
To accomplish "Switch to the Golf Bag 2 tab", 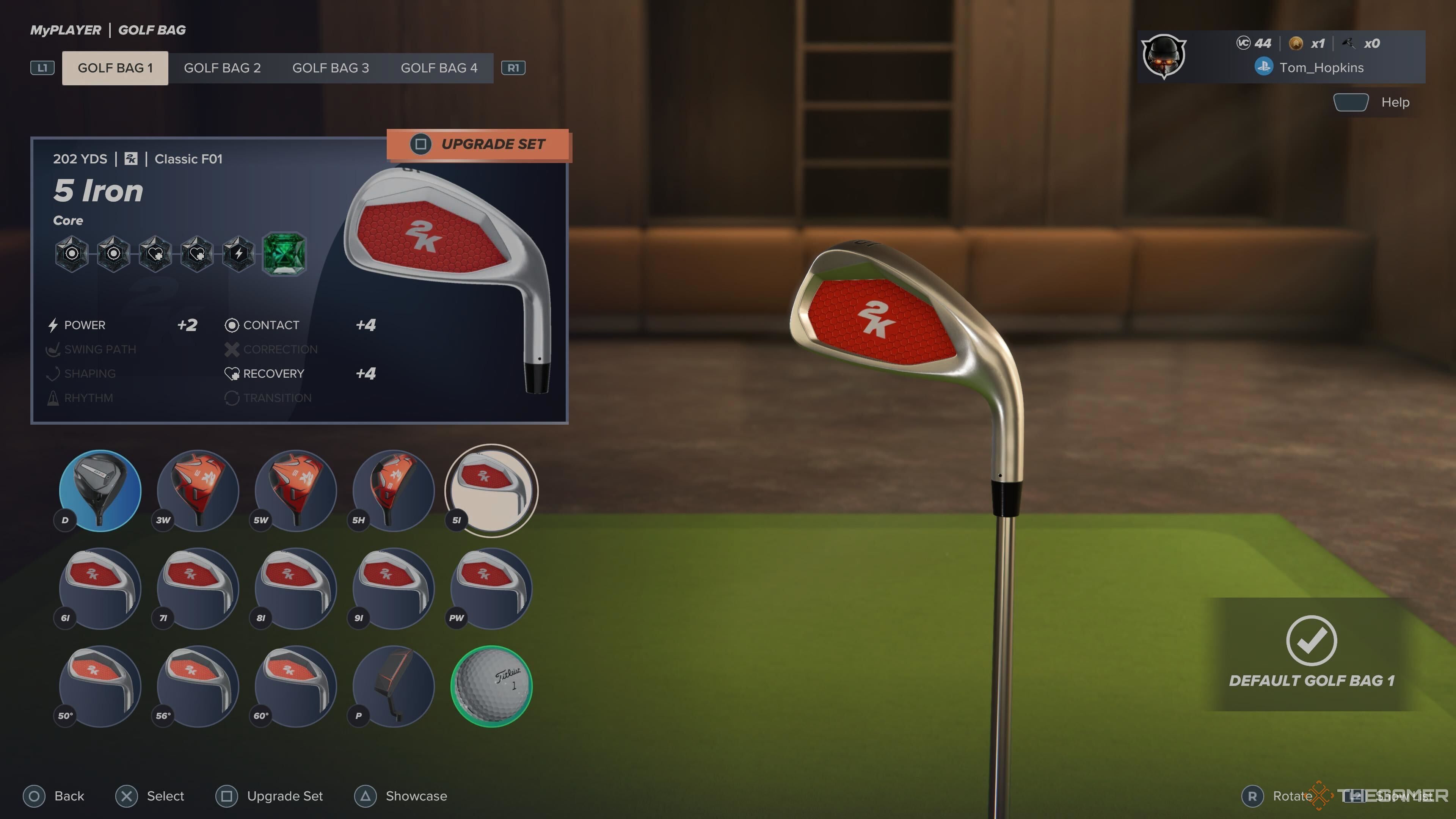I will pyautogui.click(x=222, y=68).
